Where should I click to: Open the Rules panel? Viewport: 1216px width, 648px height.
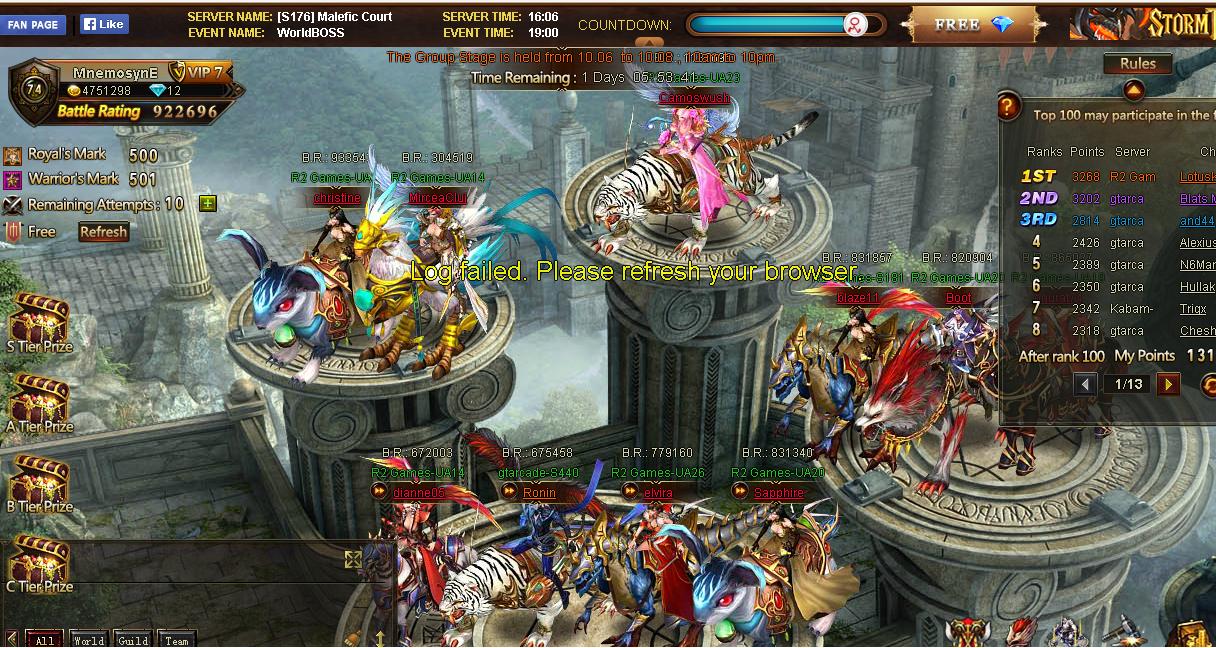pyautogui.click(x=1138, y=64)
